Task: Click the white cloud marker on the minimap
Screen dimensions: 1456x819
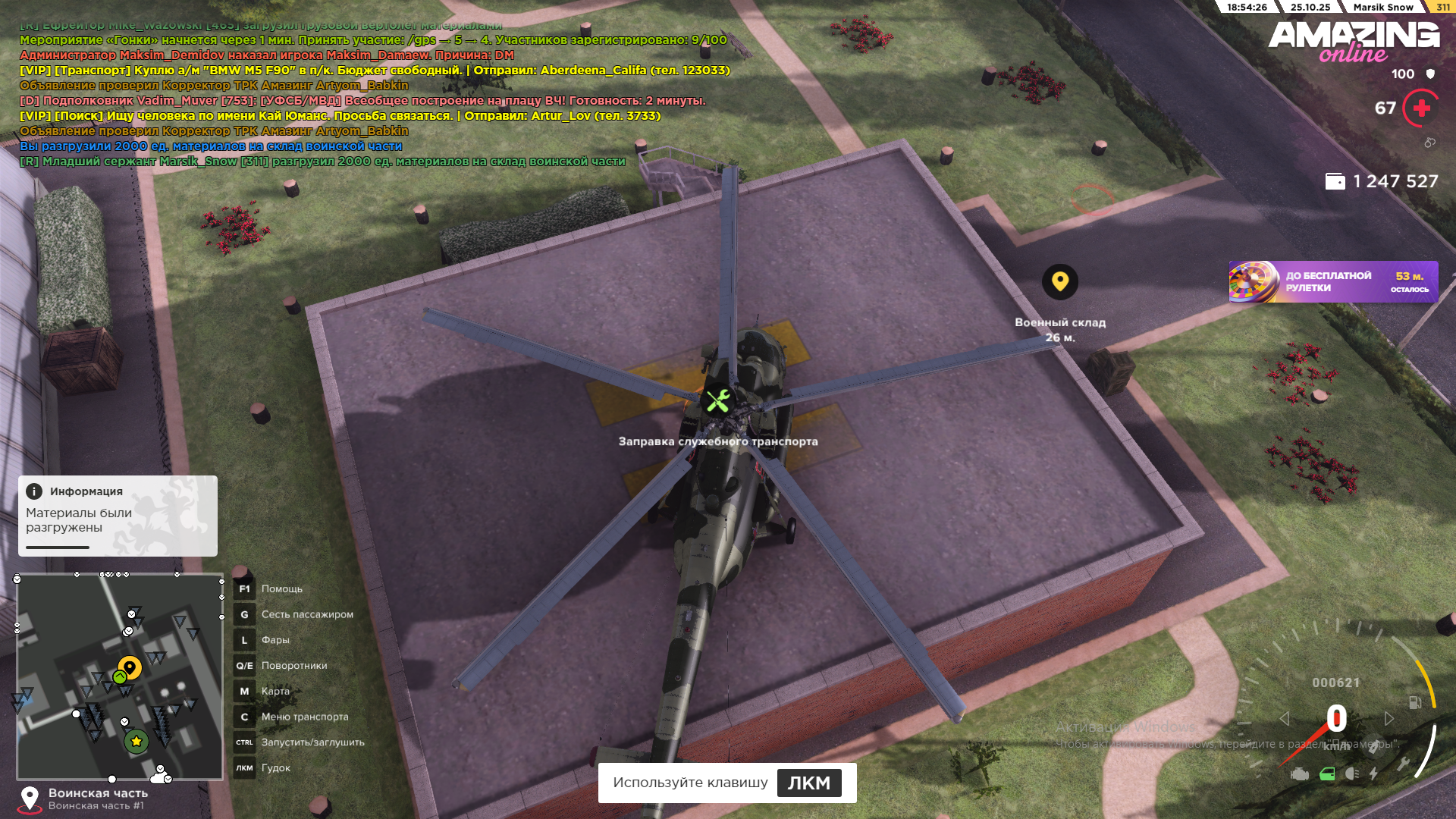Action: point(158,777)
